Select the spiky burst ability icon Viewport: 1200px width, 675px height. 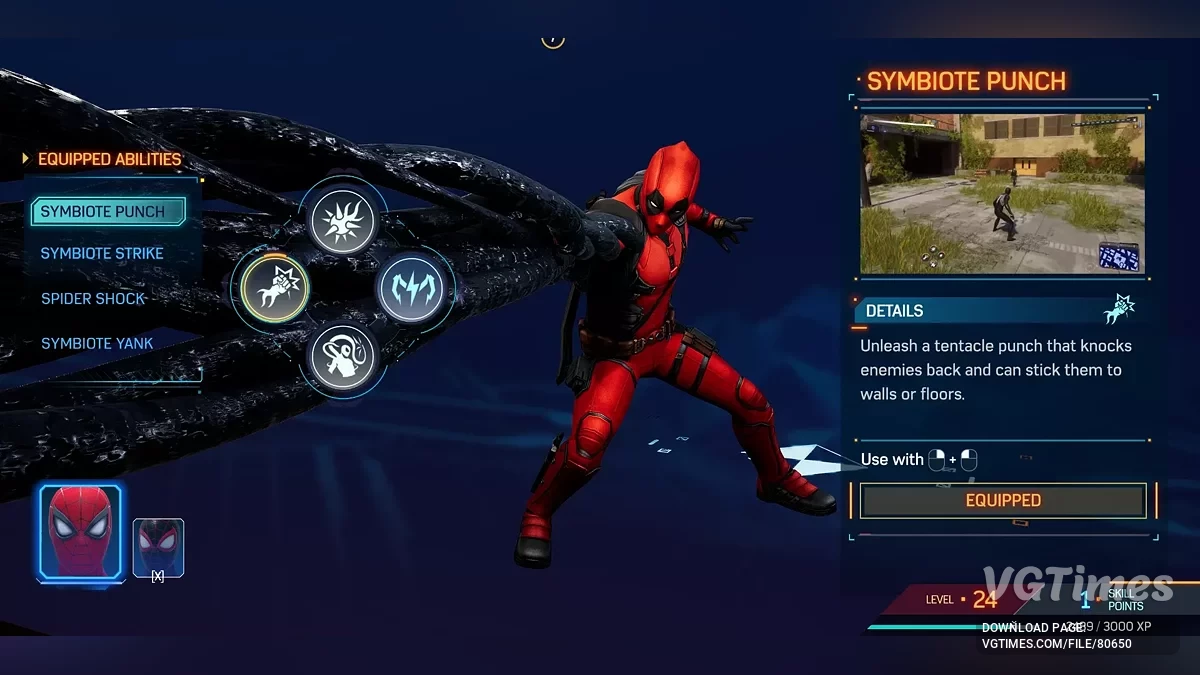click(343, 220)
